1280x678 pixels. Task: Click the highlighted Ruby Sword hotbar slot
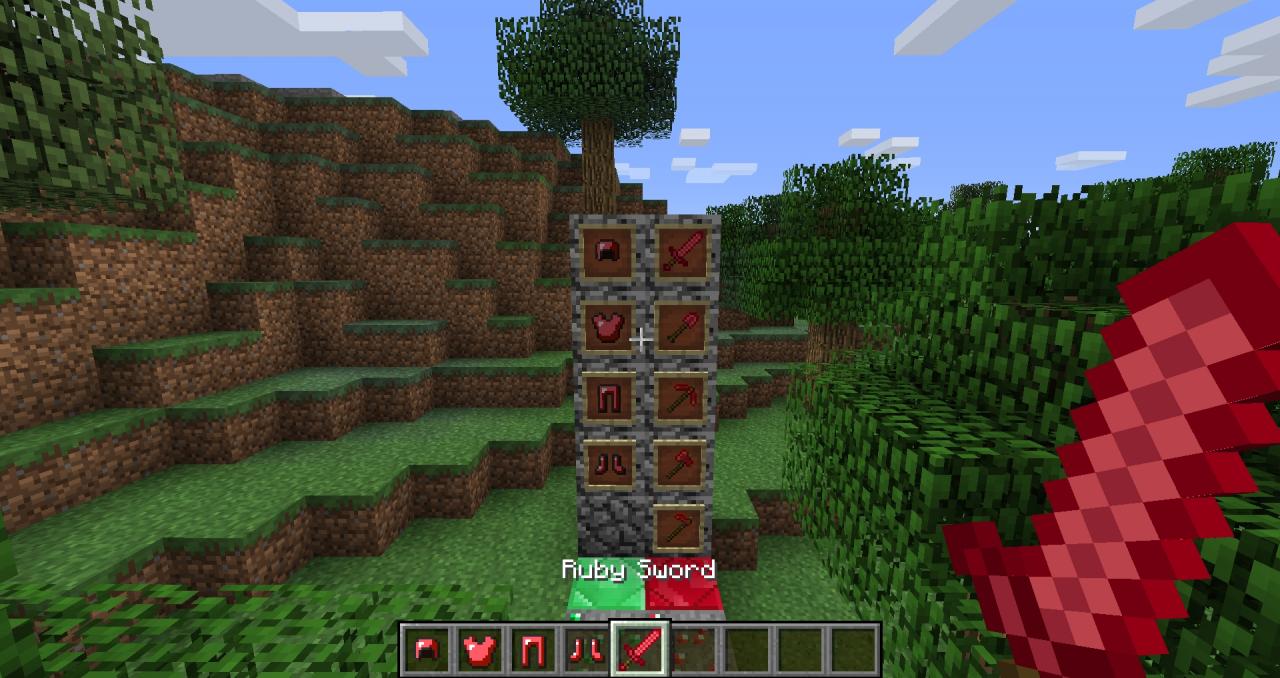[638, 650]
